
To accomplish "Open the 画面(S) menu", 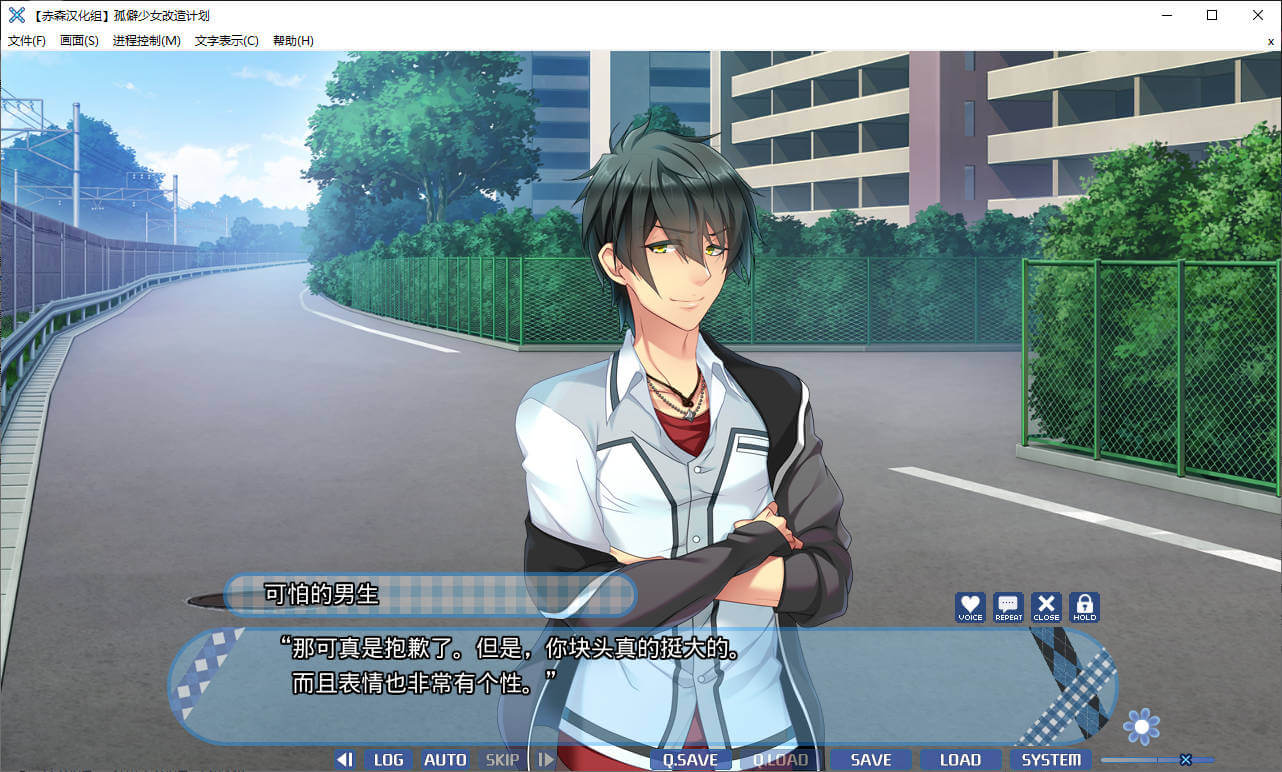I will tap(79, 41).
